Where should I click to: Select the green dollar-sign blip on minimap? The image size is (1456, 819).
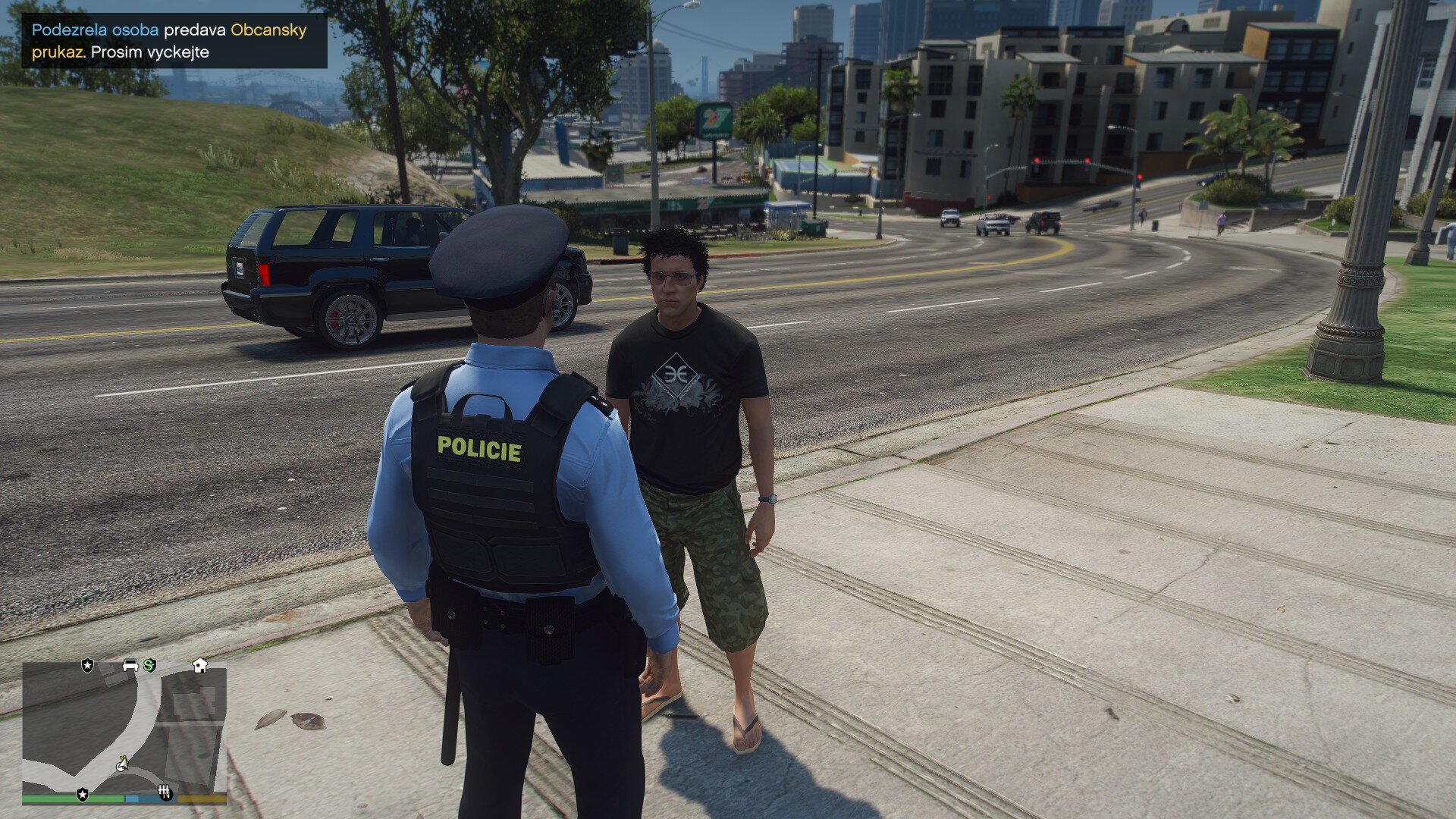[x=149, y=665]
